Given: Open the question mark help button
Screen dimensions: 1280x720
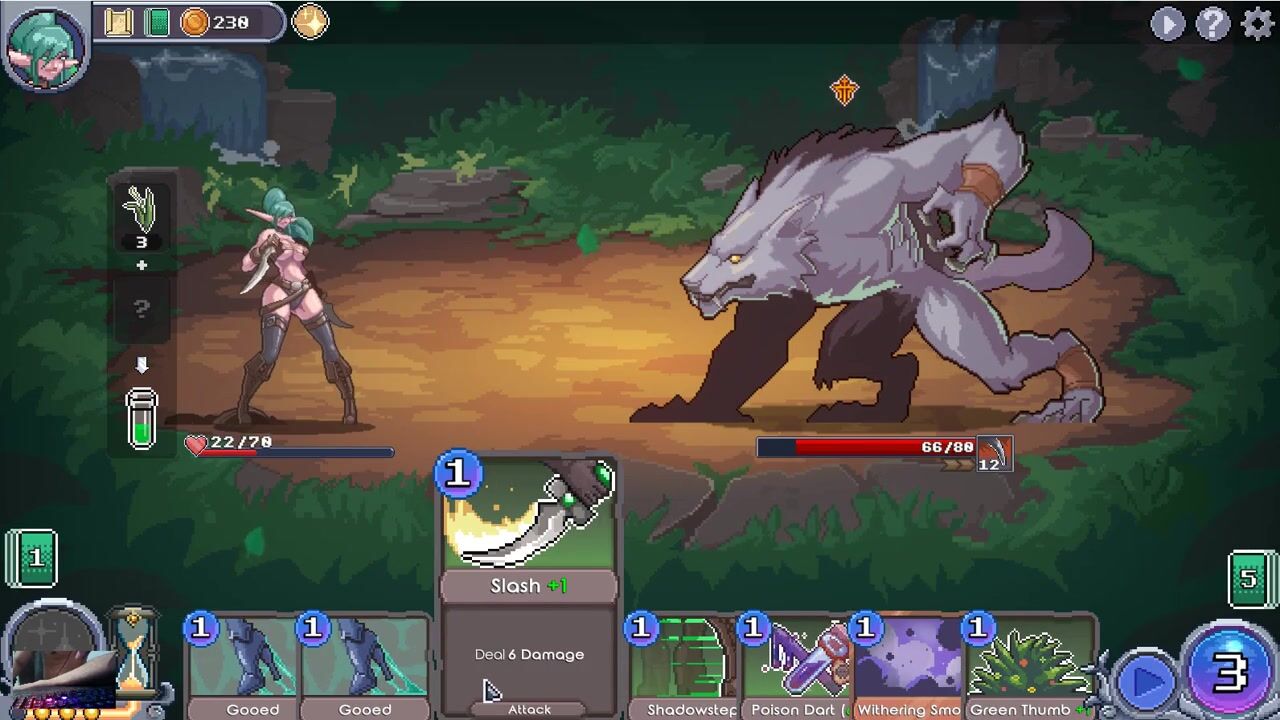Looking at the screenshot, I should [1212, 23].
